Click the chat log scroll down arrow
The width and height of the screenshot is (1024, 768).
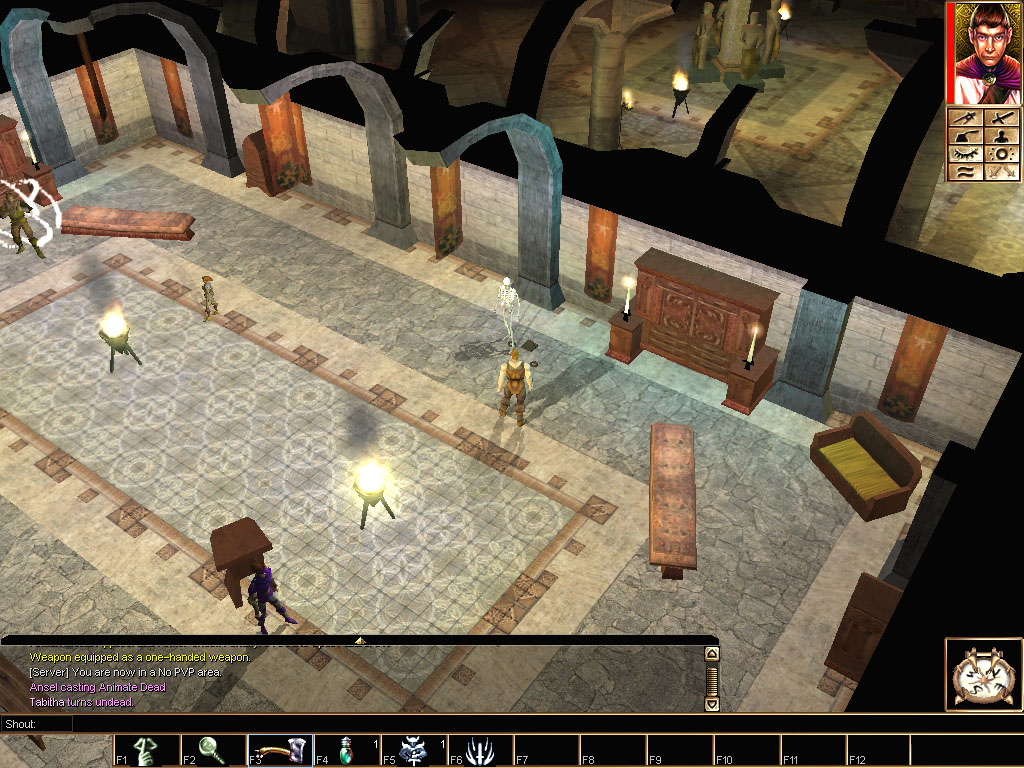click(x=712, y=704)
